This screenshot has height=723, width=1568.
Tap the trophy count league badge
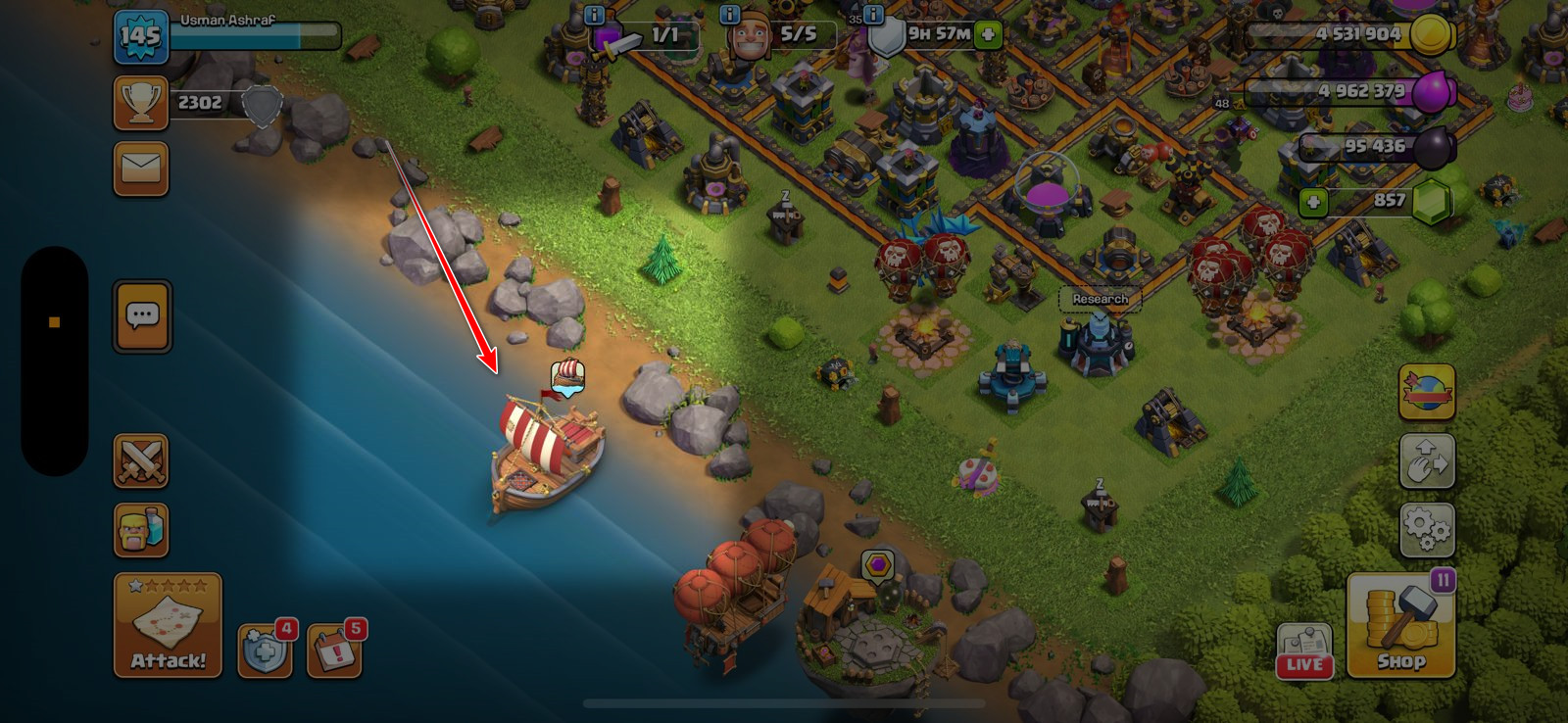tap(140, 101)
